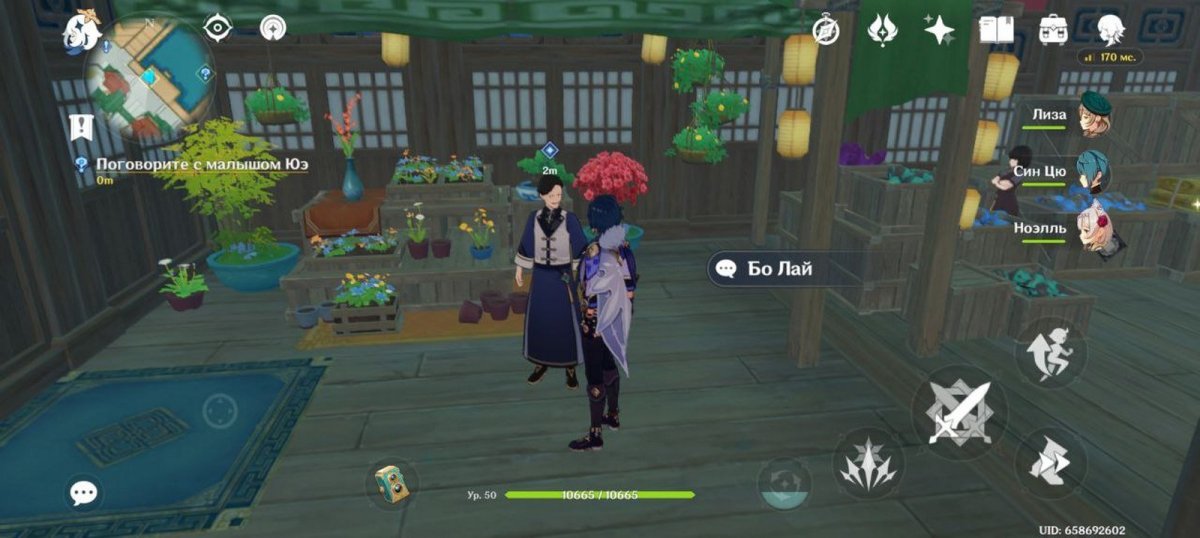Screen dimensions: 1200x538
Task: Select quest tracker Поговорите с малышом Юэ
Action: click(192, 164)
